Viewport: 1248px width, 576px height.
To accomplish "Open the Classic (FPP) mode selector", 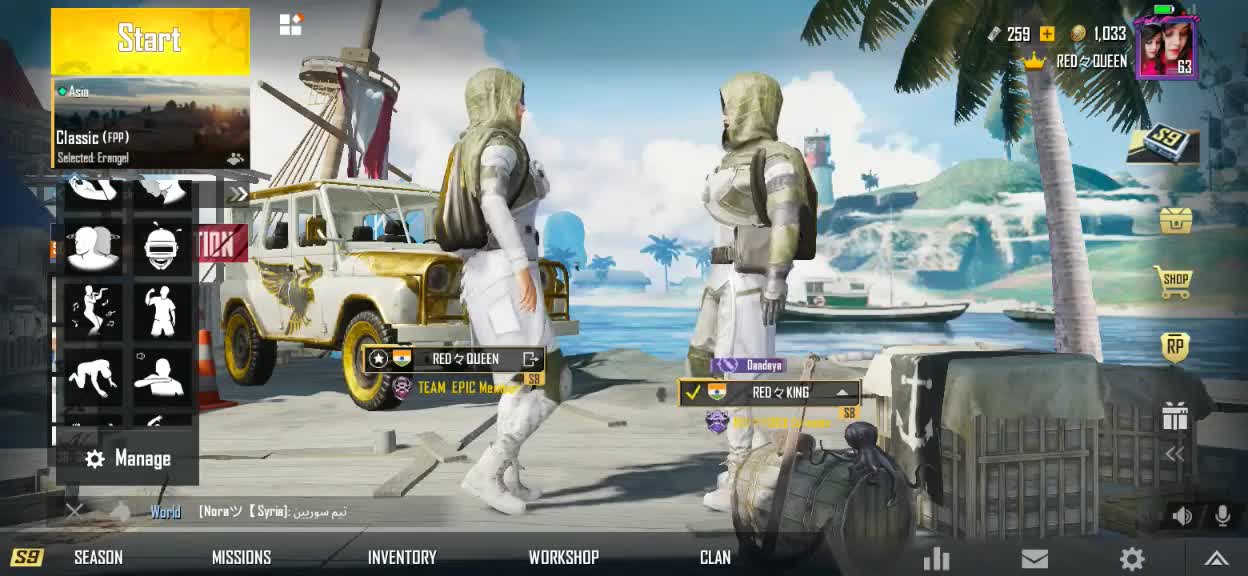I will pos(150,124).
